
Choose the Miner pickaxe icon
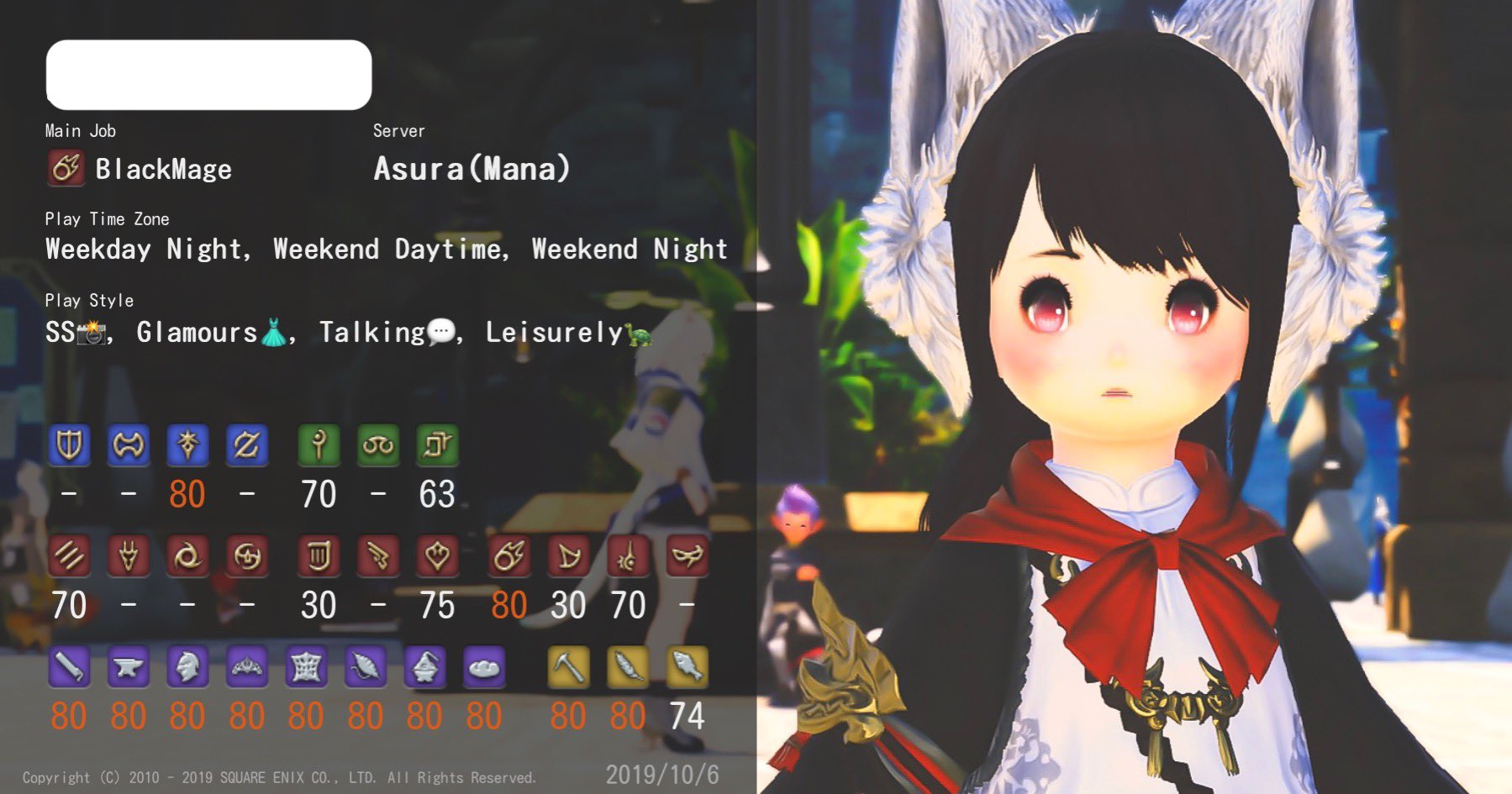point(568,668)
